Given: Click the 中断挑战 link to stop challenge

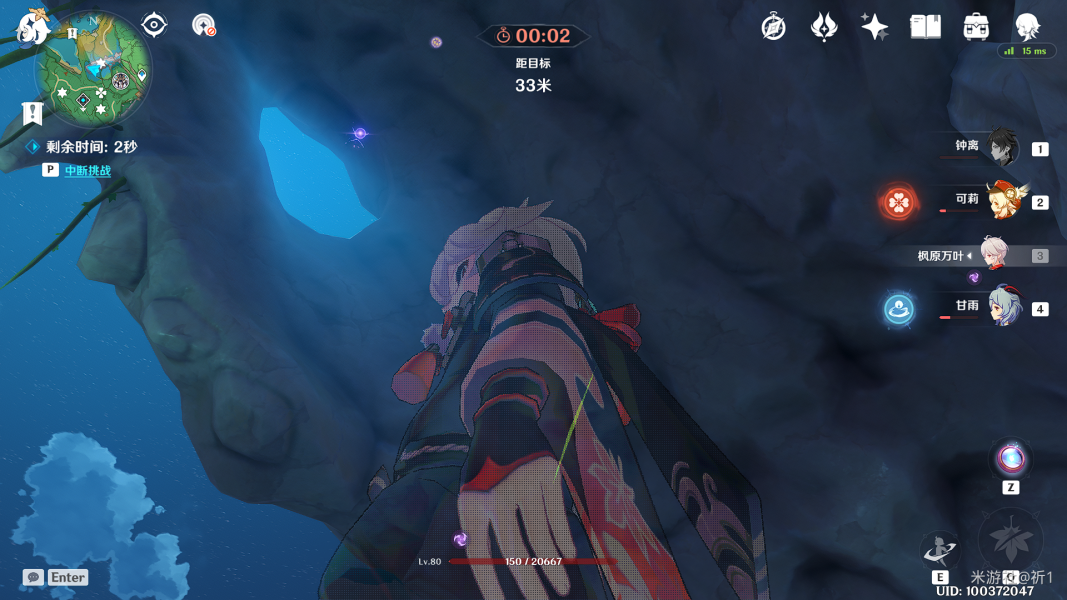Looking at the screenshot, I should tap(87, 171).
